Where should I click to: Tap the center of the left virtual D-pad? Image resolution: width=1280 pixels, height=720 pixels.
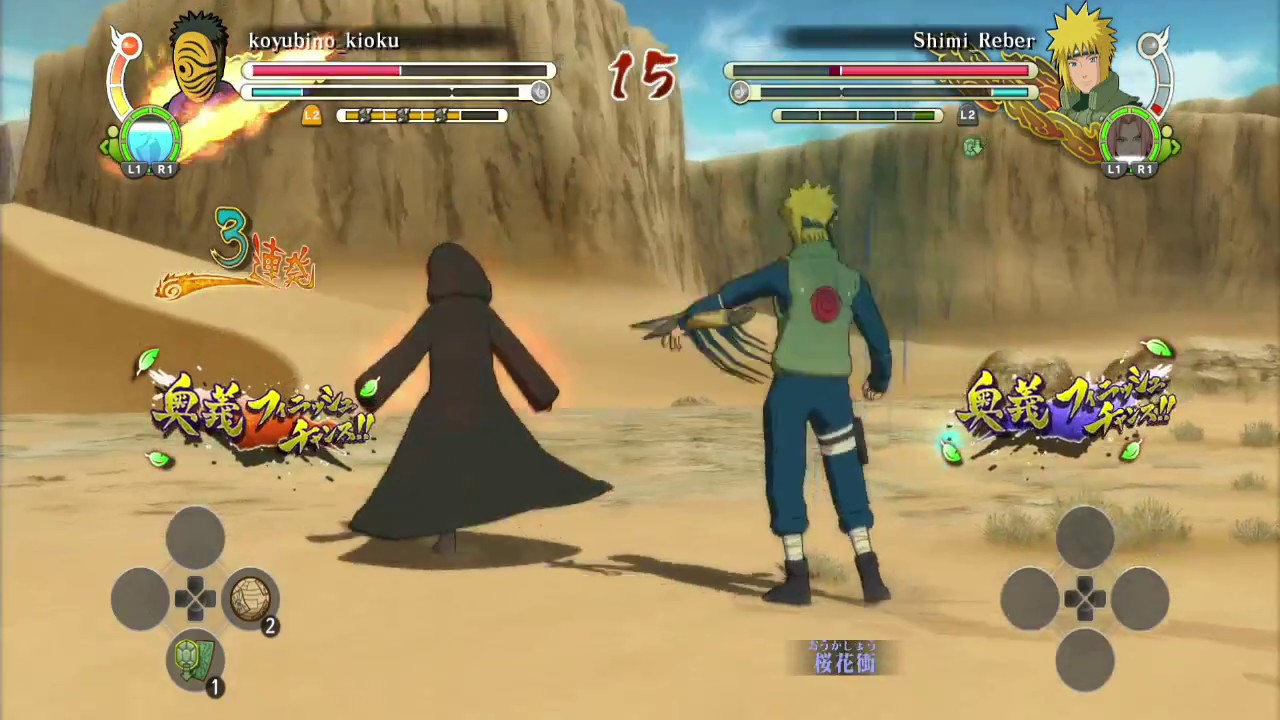click(x=195, y=598)
